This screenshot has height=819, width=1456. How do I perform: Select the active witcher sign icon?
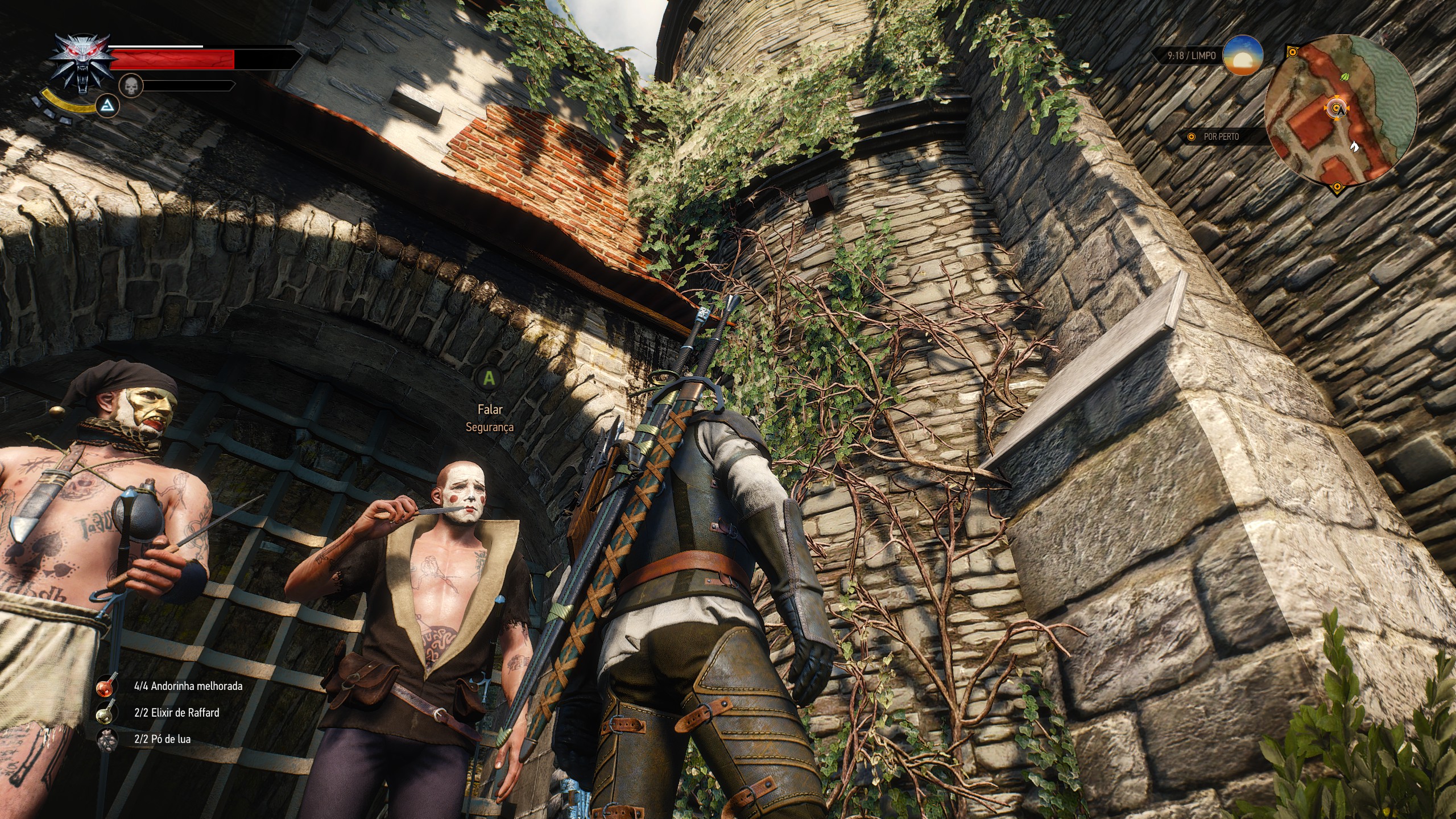click(106, 105)
